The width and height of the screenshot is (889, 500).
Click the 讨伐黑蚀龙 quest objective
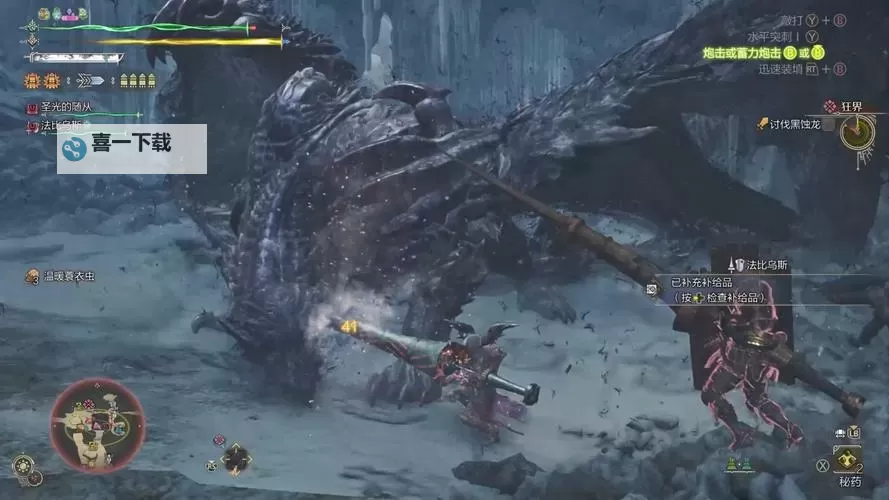coord(795,124)
